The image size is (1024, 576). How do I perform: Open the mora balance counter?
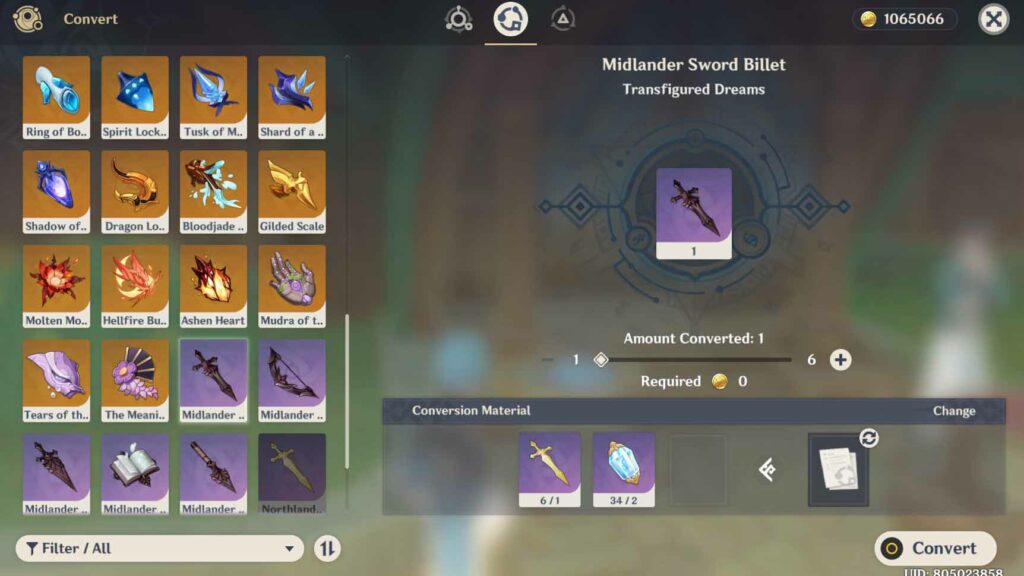click(x=905, y=19)
